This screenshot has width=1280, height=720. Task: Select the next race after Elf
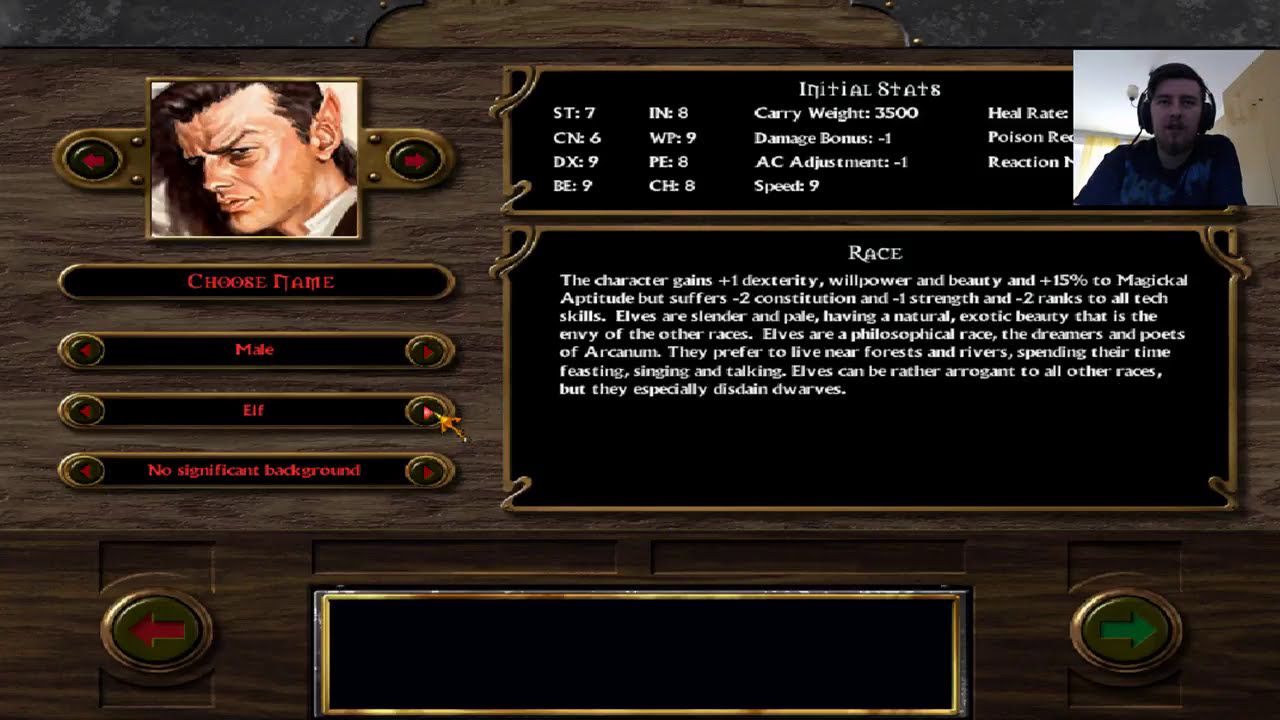(x=427, y=411)
